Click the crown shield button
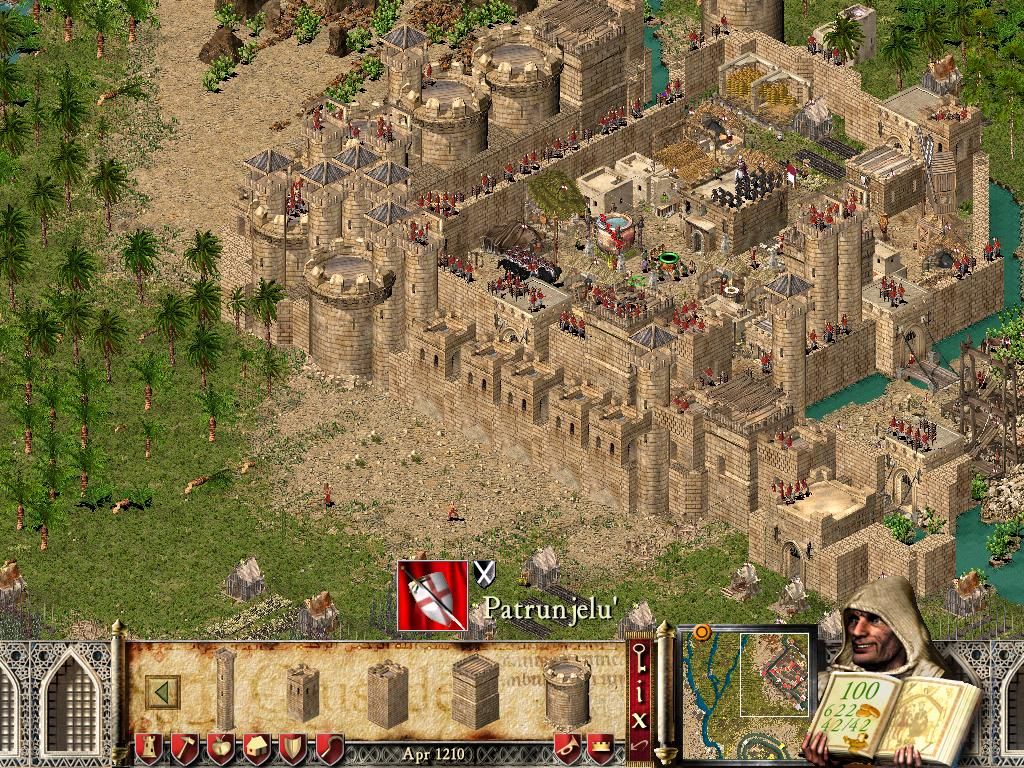The image size is (1024, 768). (x=600, y=747)
